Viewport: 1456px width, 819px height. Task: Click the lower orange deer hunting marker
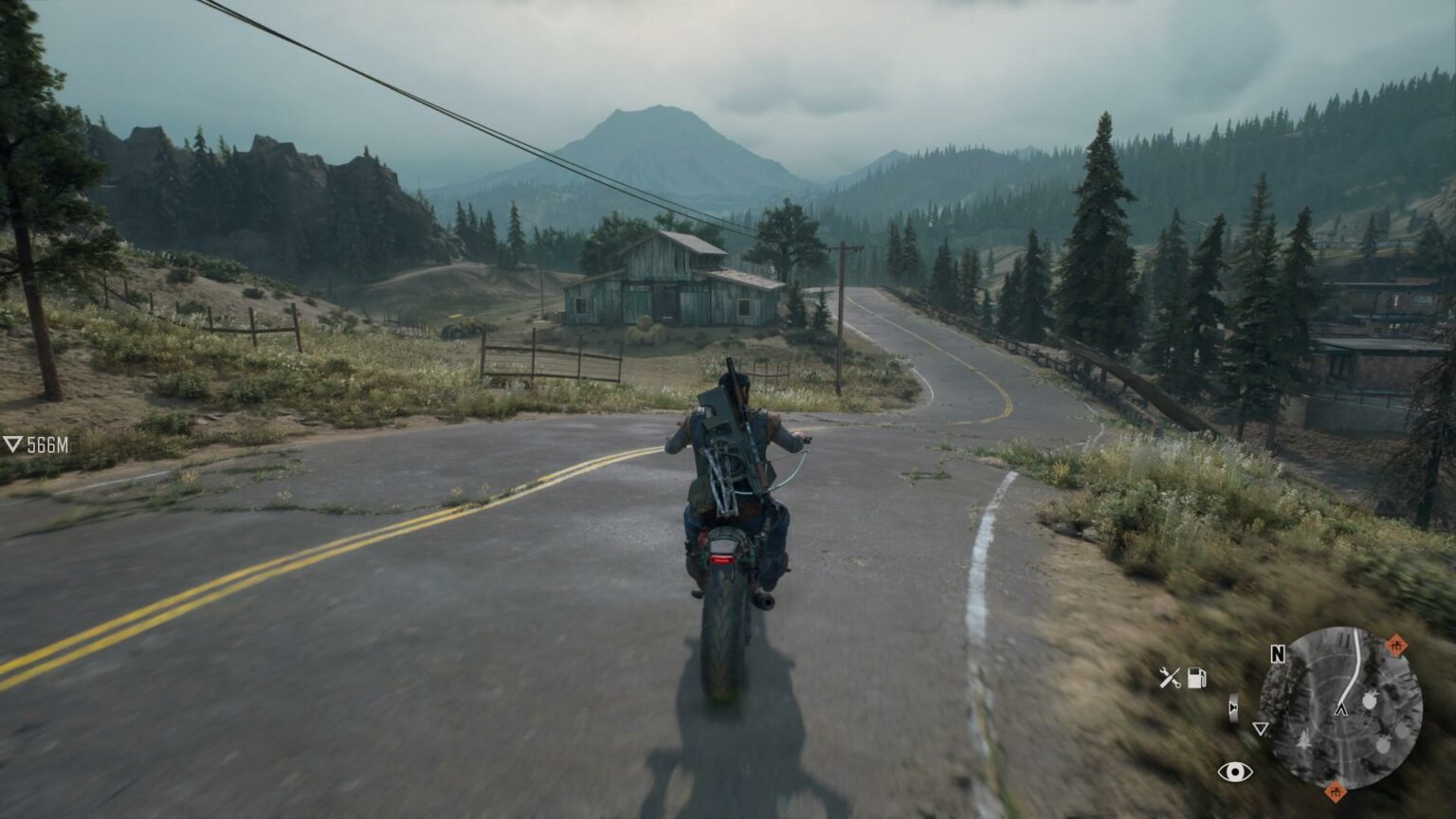(1335, 793)
